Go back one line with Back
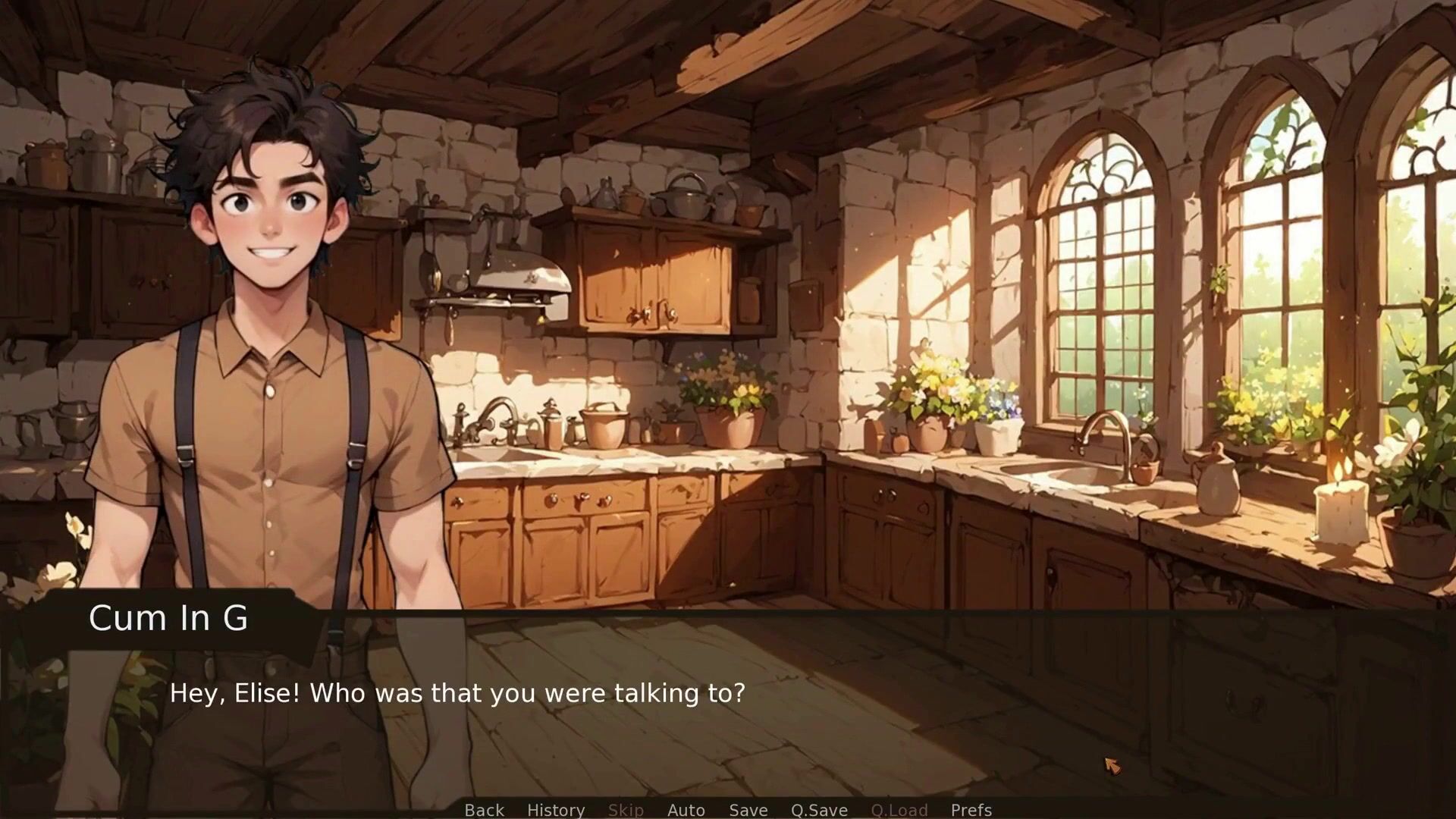1456x819 pixels. tap(484, 810)
